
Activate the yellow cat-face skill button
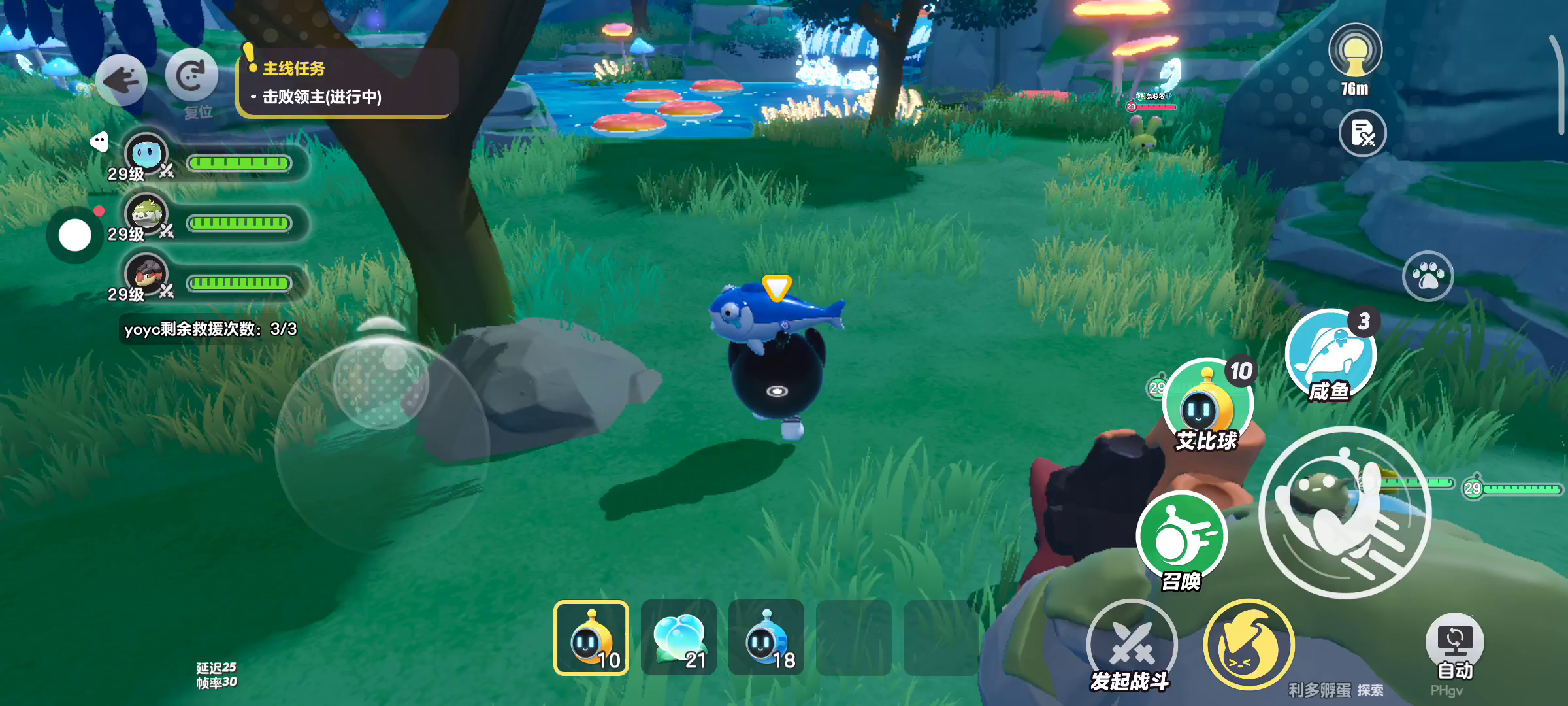[1249, 645]
